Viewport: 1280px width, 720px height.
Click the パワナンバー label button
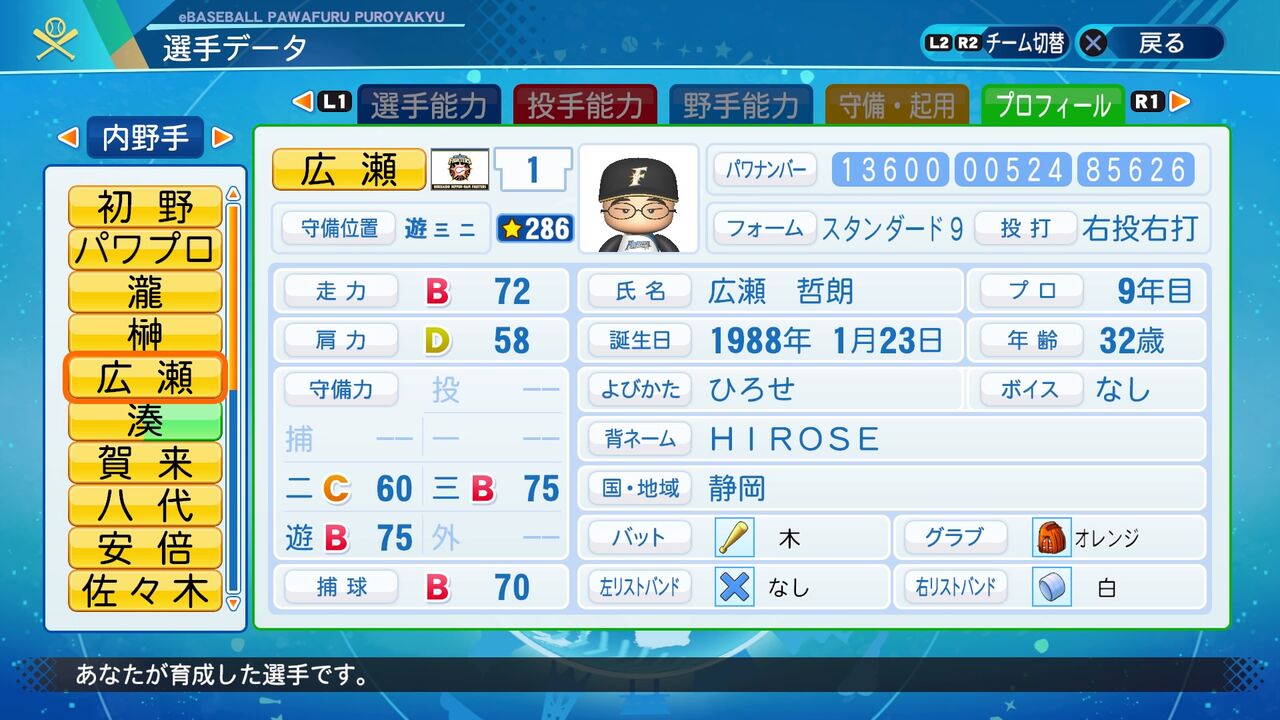(x=766, y=169)
